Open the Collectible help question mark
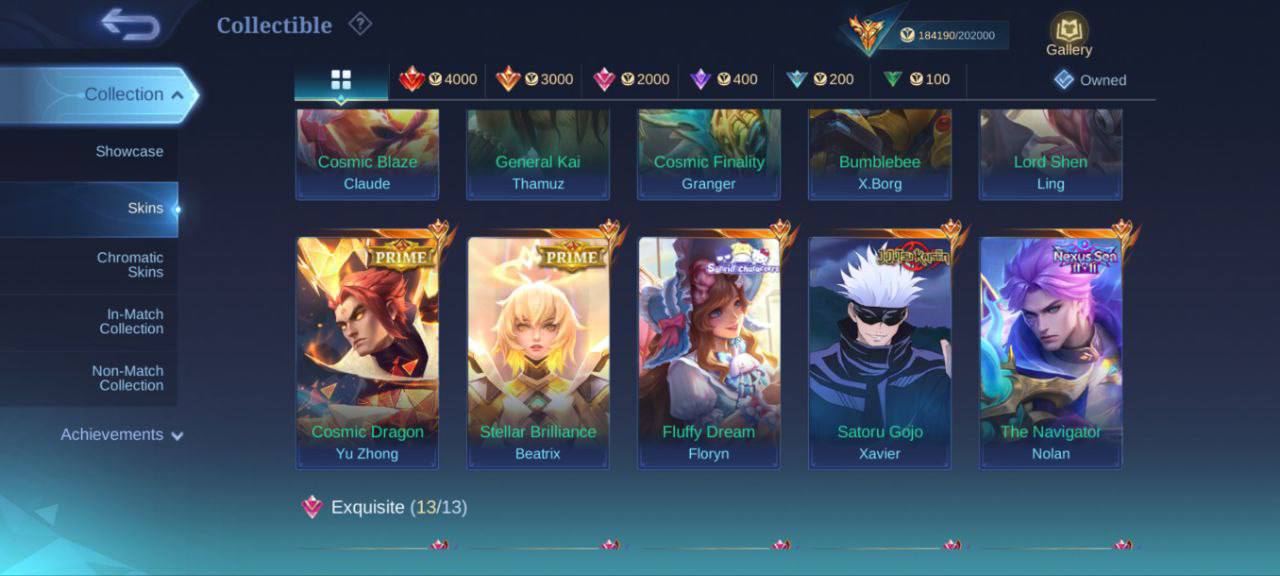 tap(359, 24)
